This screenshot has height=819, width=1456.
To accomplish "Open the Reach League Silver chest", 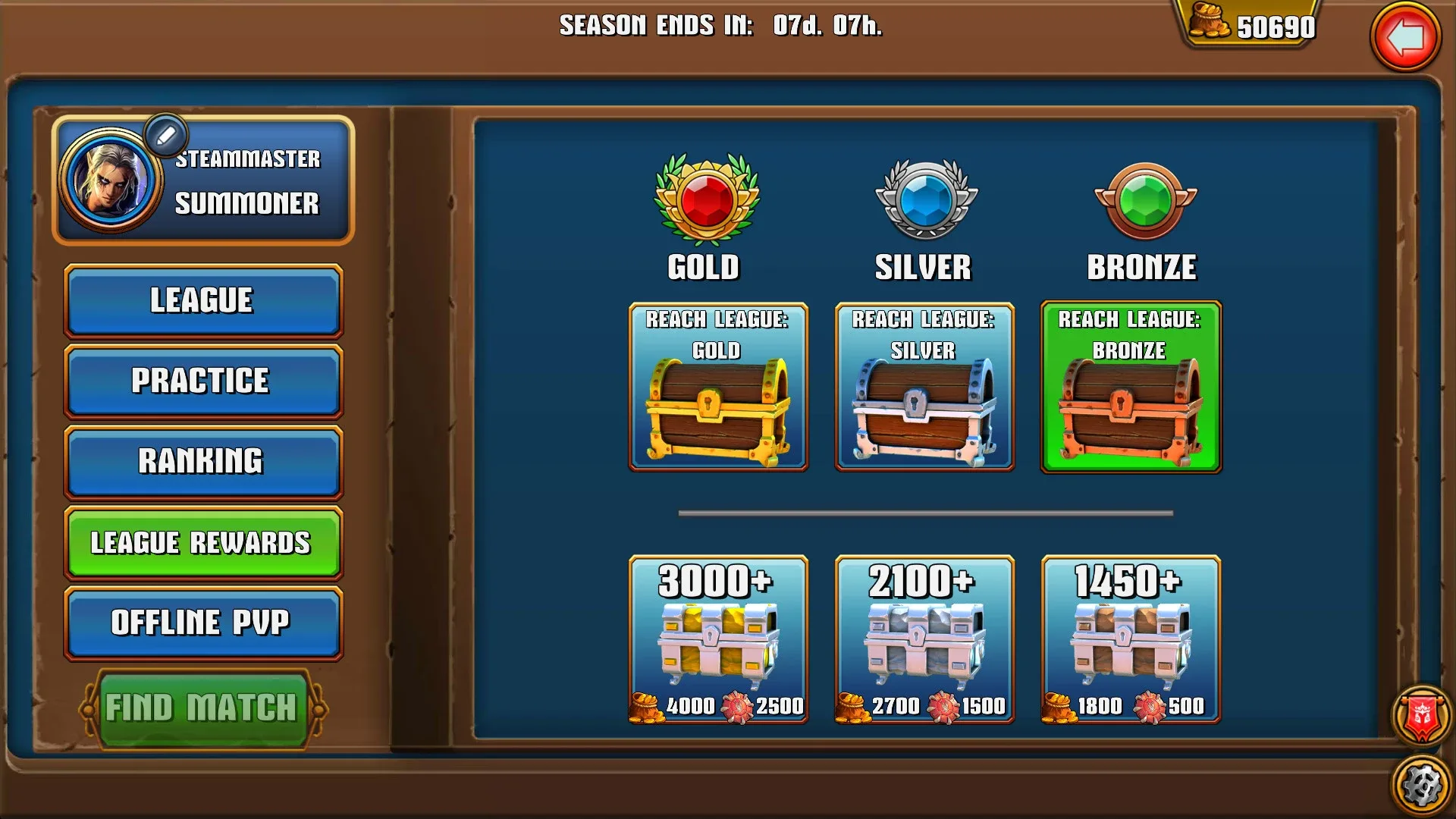I will click(924, 387).
